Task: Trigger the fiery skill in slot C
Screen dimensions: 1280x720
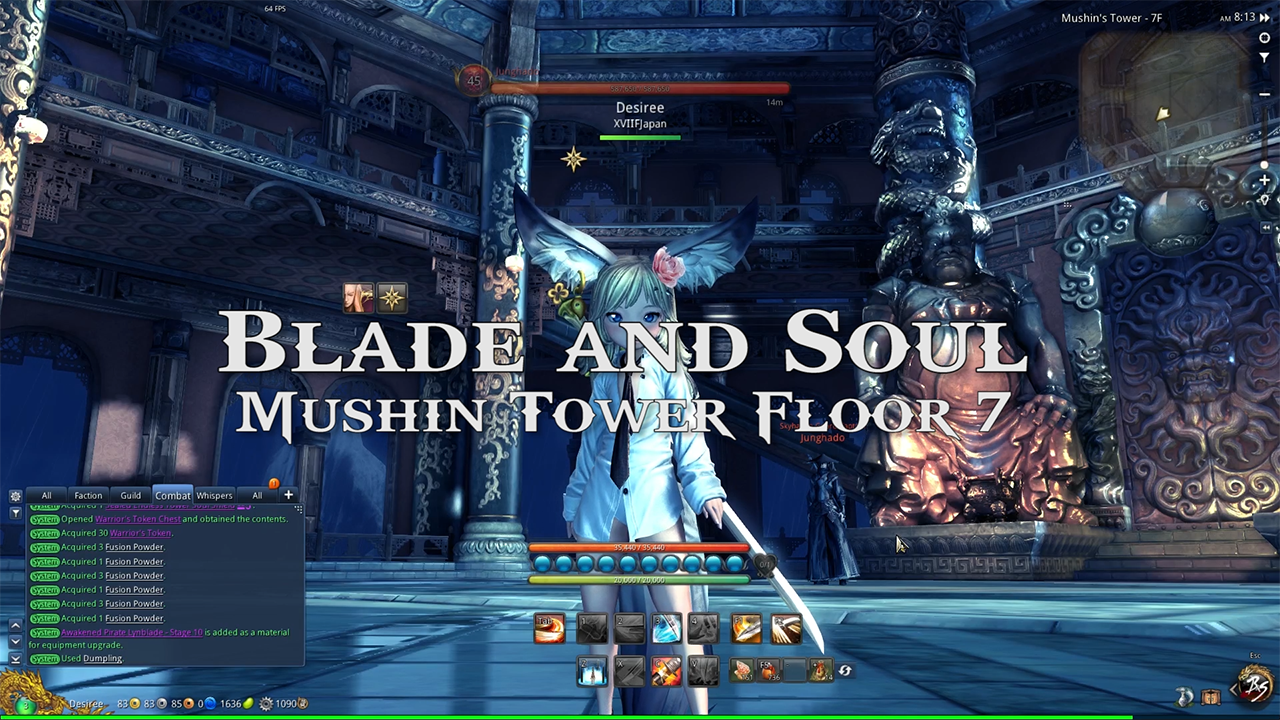Action: (x=665, y=672)
